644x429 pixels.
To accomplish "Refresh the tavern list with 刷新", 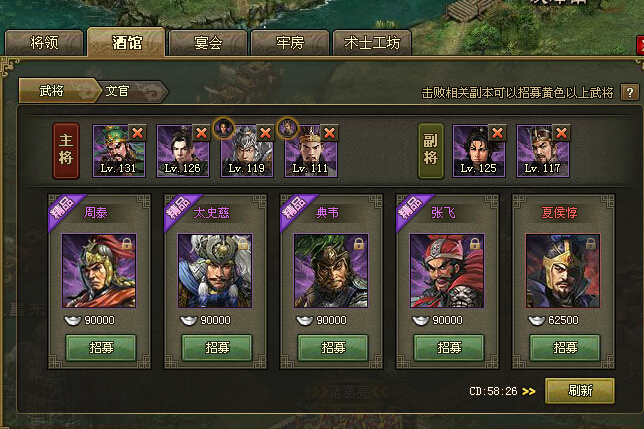I will click(579, 391).
